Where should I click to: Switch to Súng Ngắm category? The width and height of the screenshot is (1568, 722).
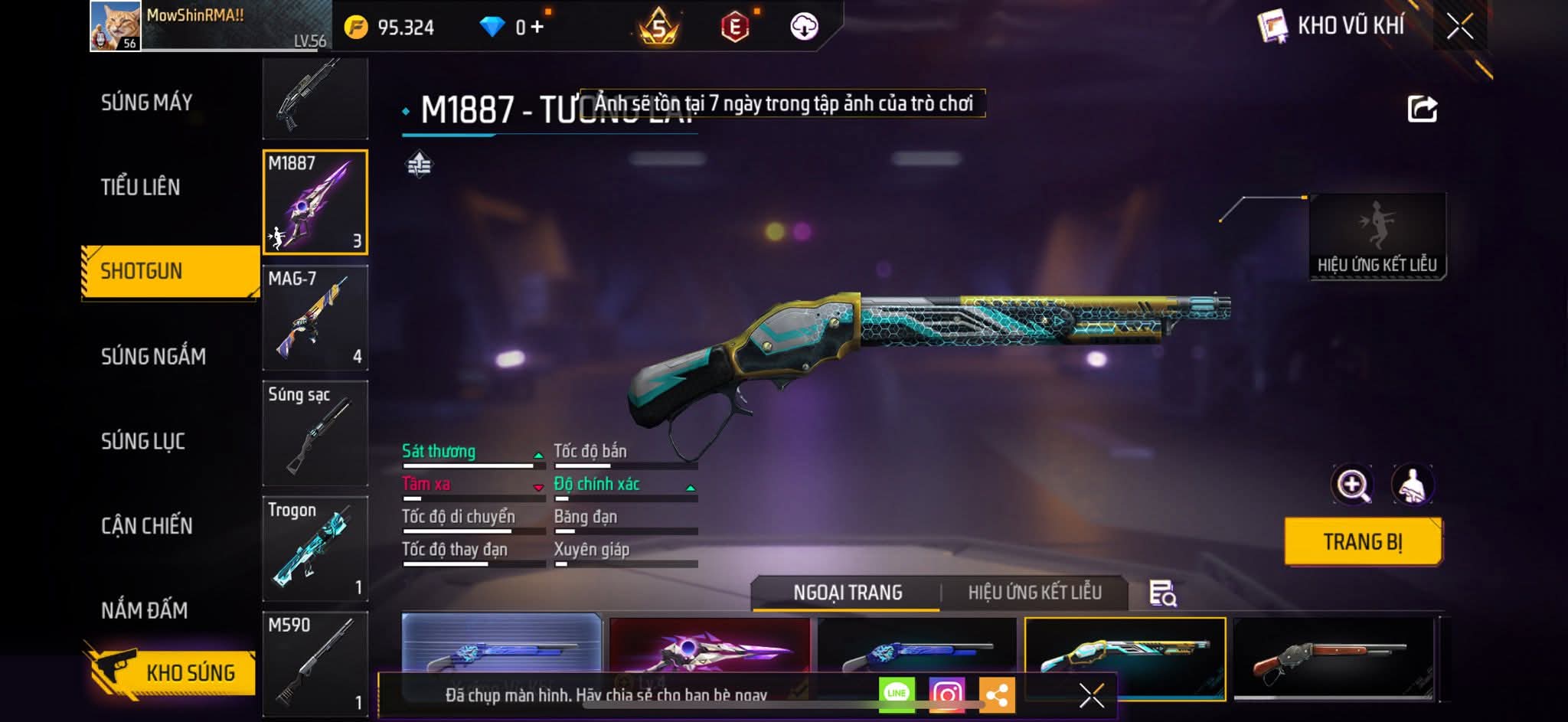[x=153, y=356]
